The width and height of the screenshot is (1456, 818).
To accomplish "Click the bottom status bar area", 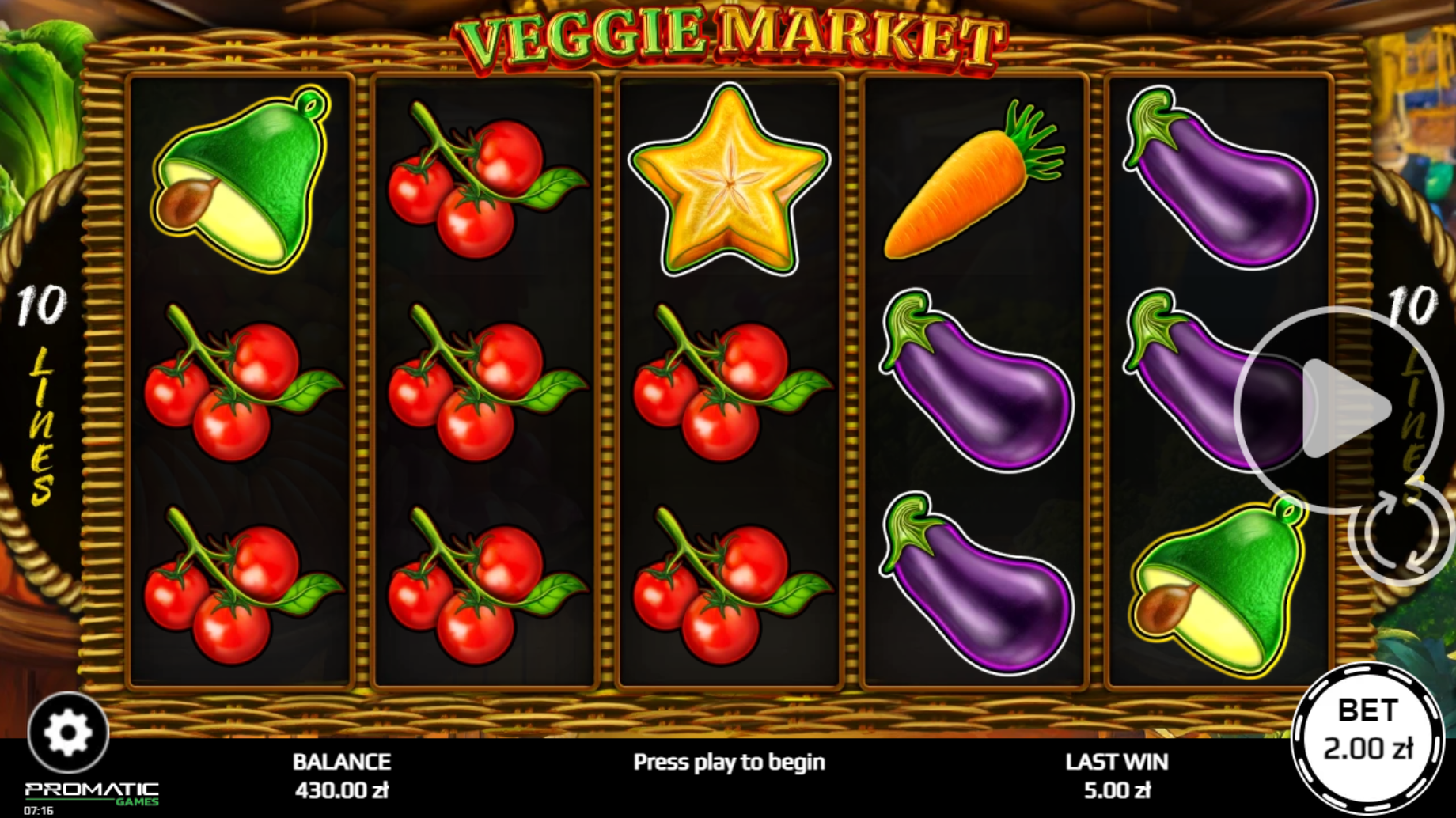I will [728, 779].
